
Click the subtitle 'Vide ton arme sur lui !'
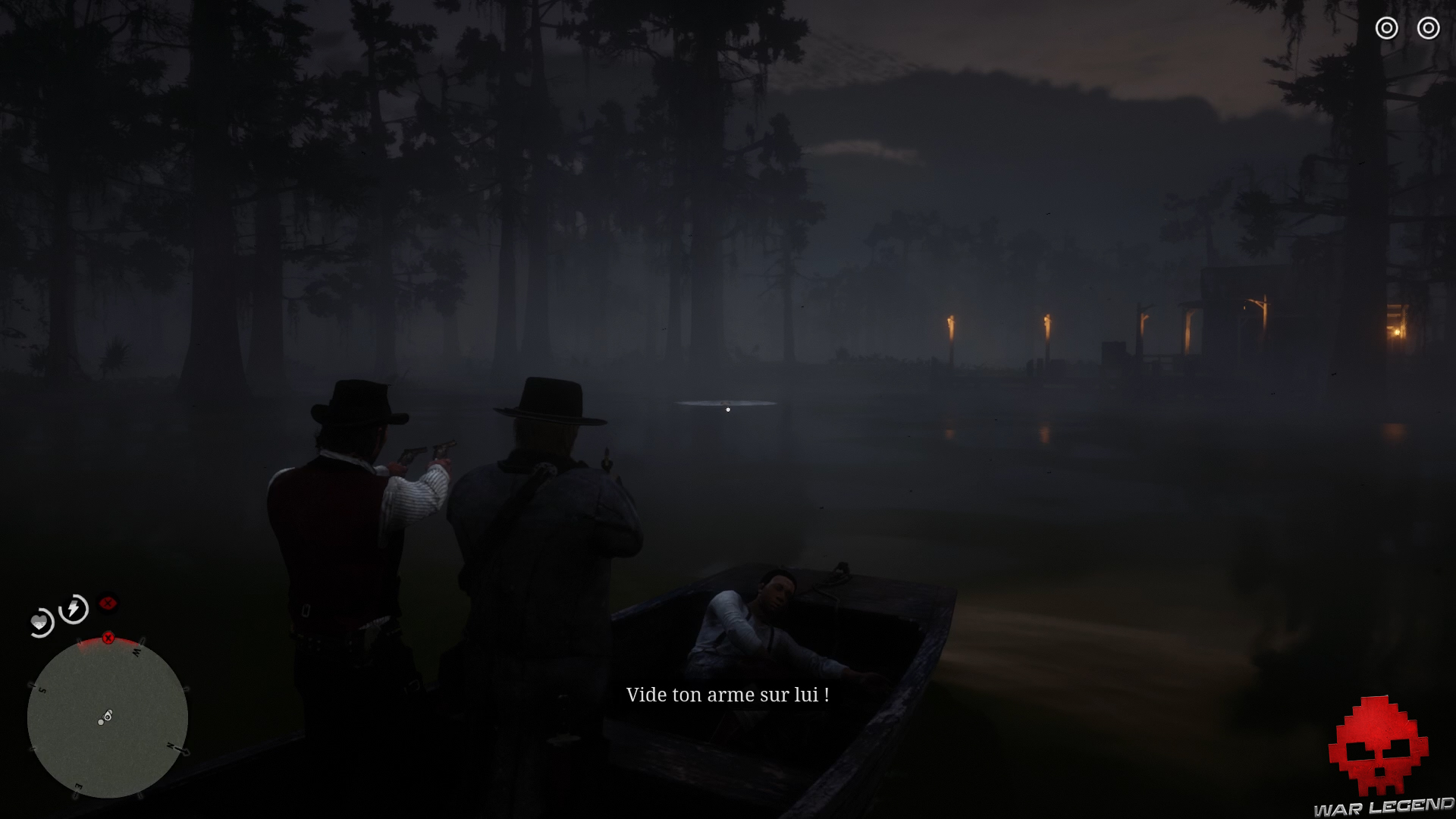click(x=728, y=694)
